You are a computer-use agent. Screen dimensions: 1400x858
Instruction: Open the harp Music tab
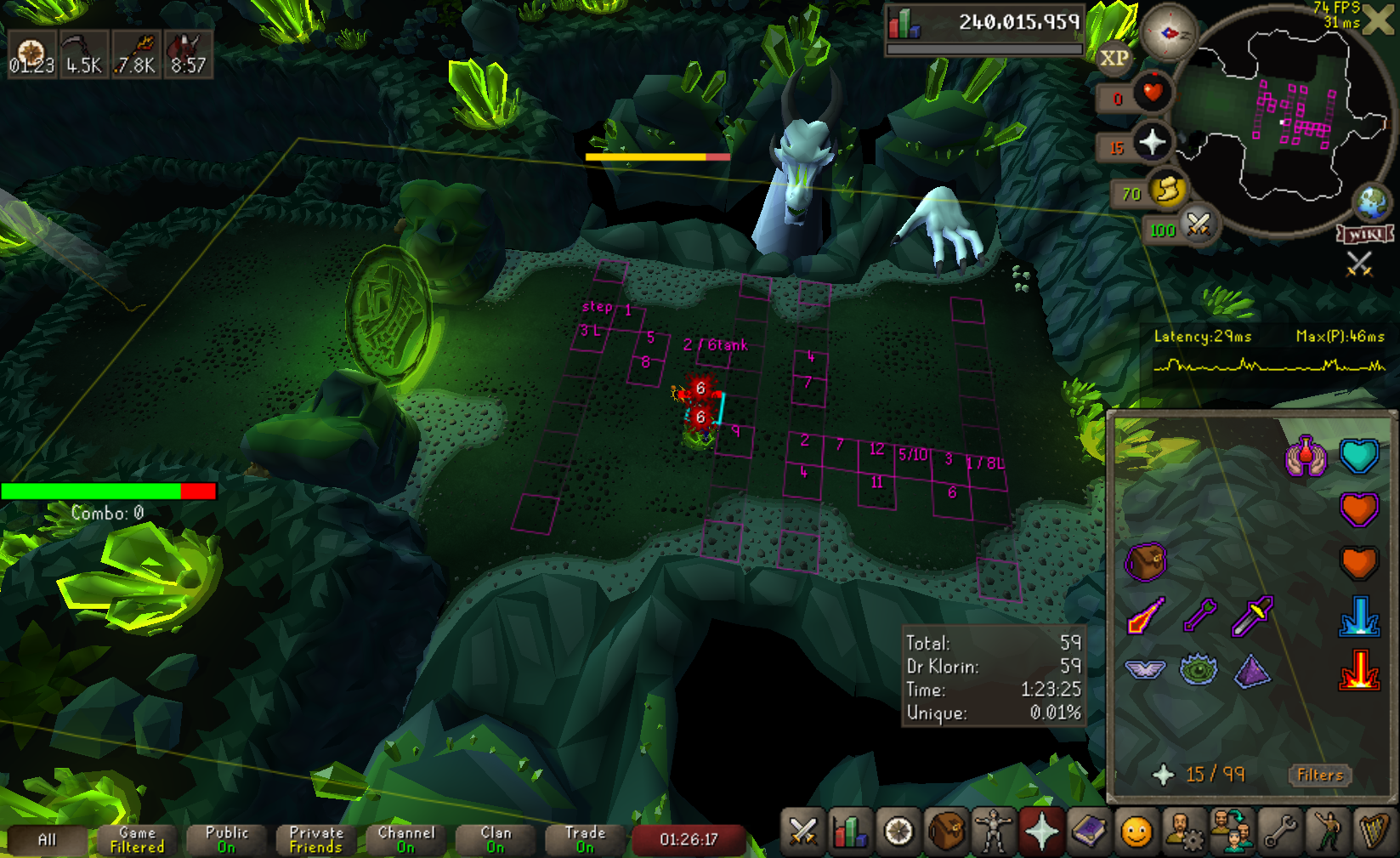(1374, 831)
